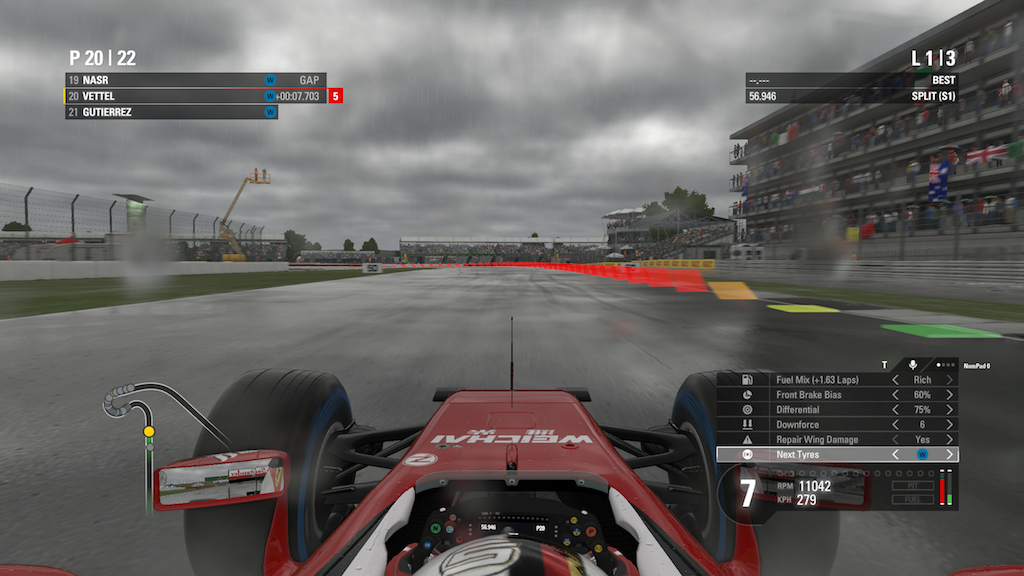
Task: Increase the Differential percentage
Action: (949, 410)
